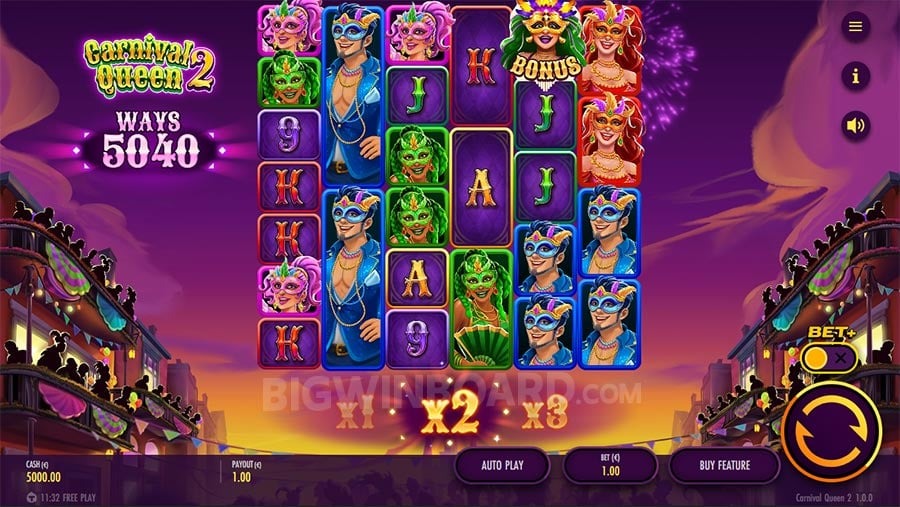Open the hamburger menu
This screenshot has height=507, width=900.
pyautogui.click(x=855, y=27)
